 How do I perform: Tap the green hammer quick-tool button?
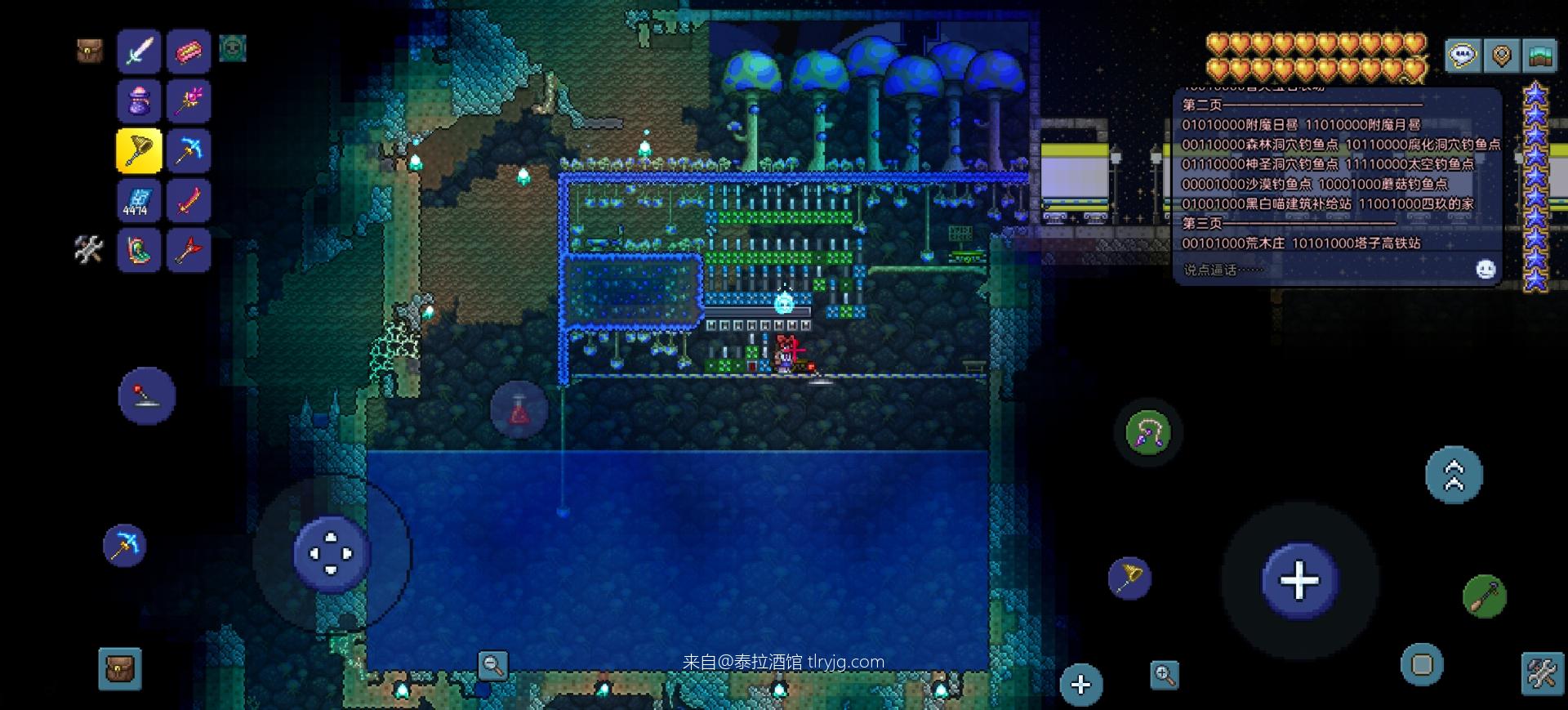click(x=1484, y=596)
